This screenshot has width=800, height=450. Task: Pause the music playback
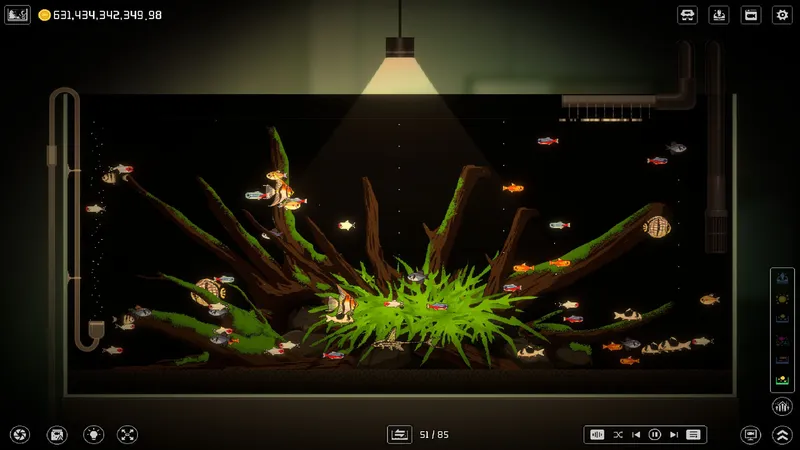click(655, 435)
